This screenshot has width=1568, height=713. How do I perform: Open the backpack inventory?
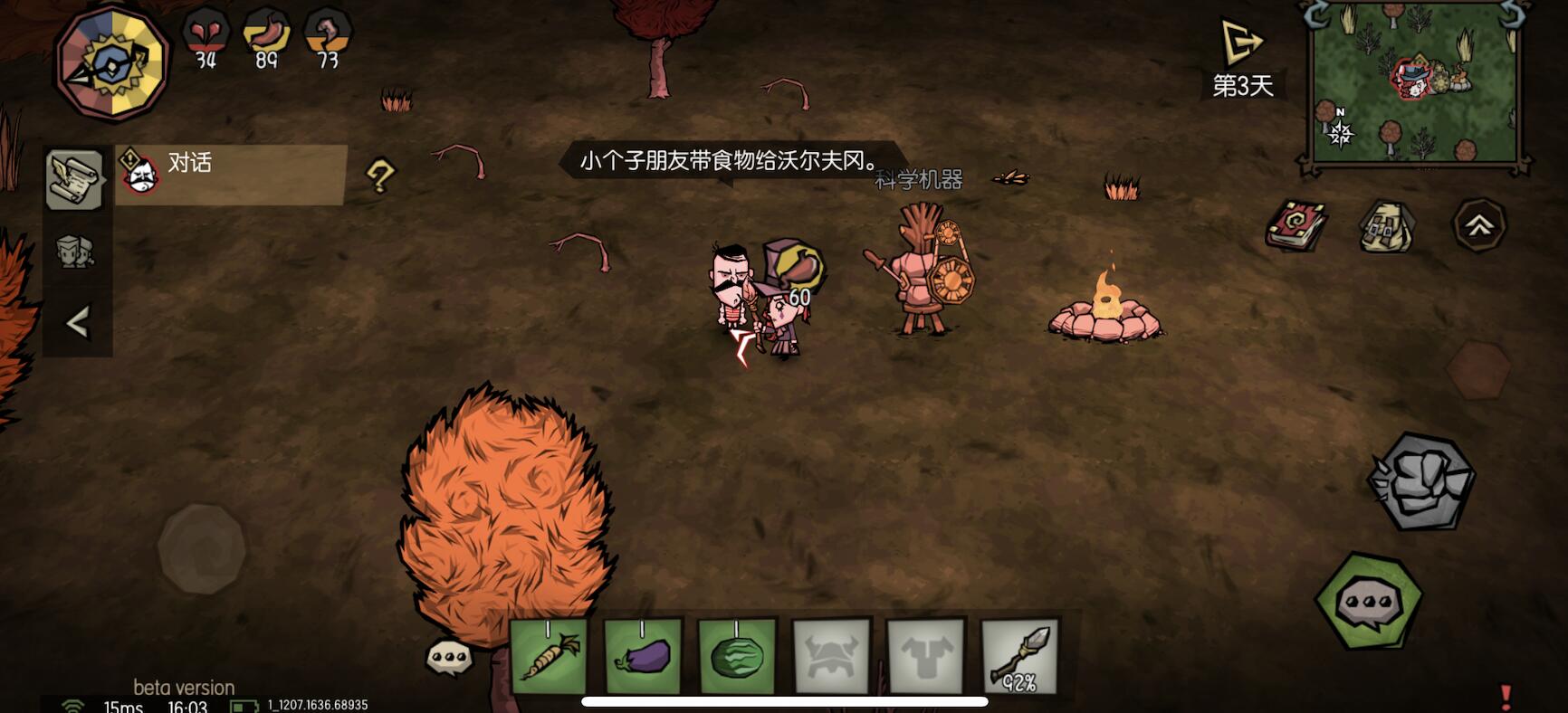(1385, 226)
